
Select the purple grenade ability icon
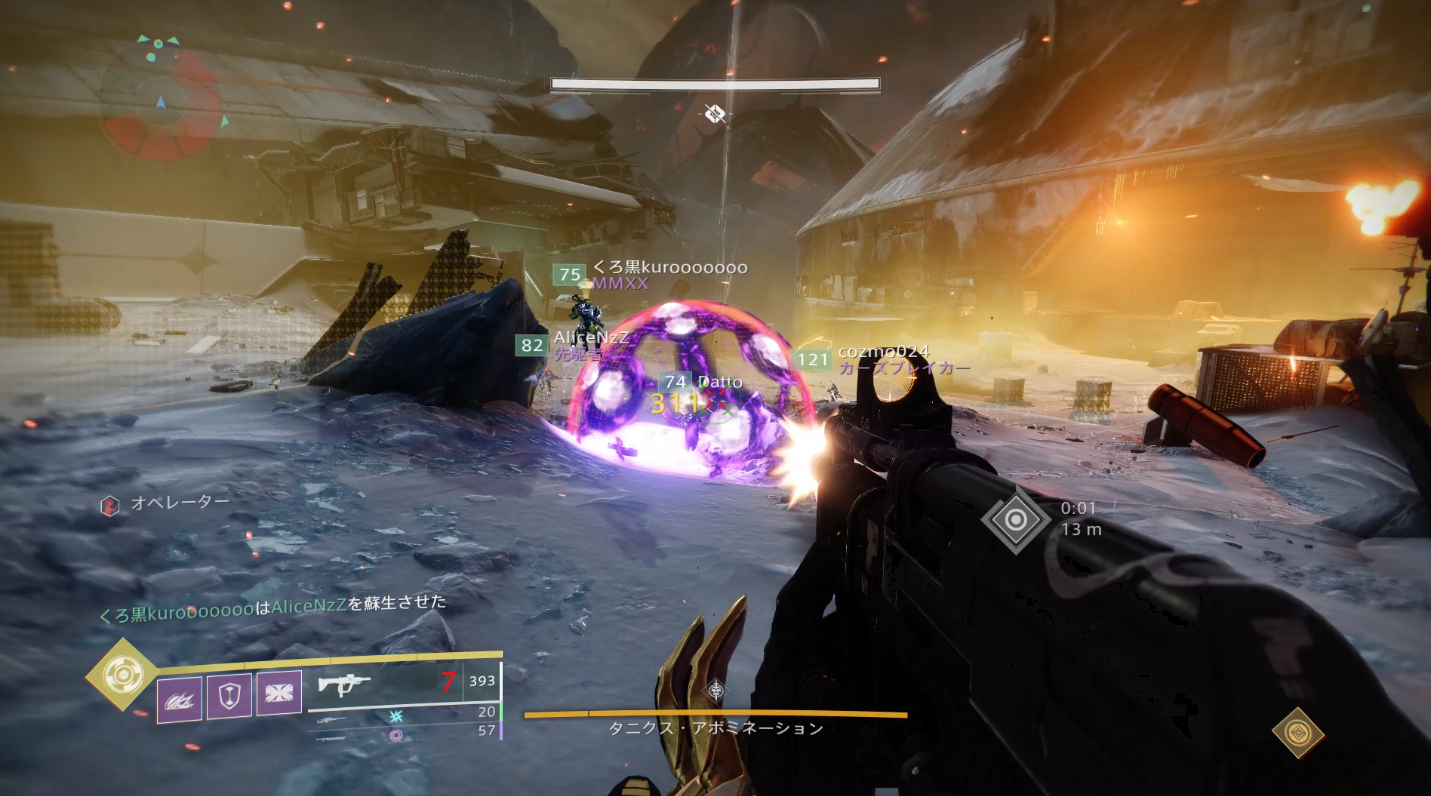click(x=180, y=698)
